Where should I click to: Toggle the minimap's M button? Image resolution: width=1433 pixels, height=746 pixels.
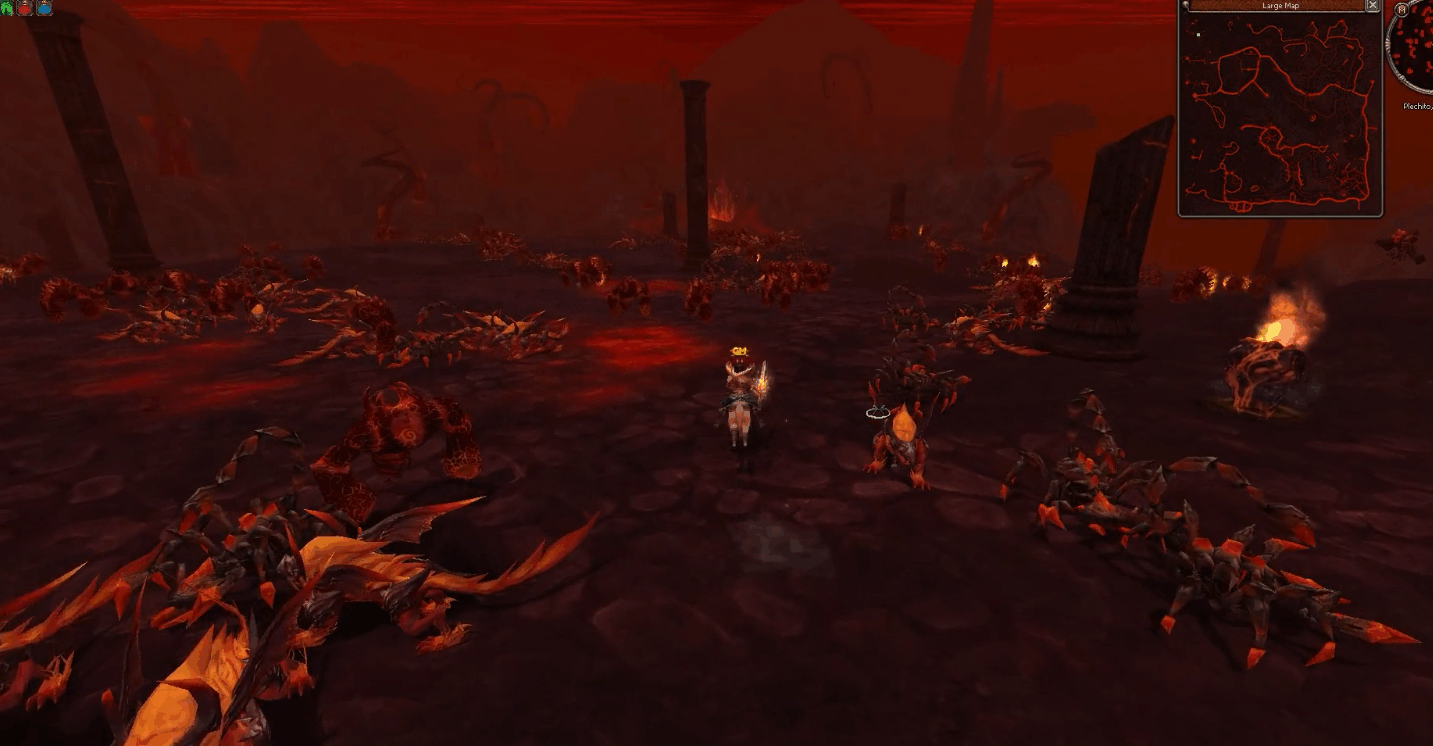[1401, 10]
